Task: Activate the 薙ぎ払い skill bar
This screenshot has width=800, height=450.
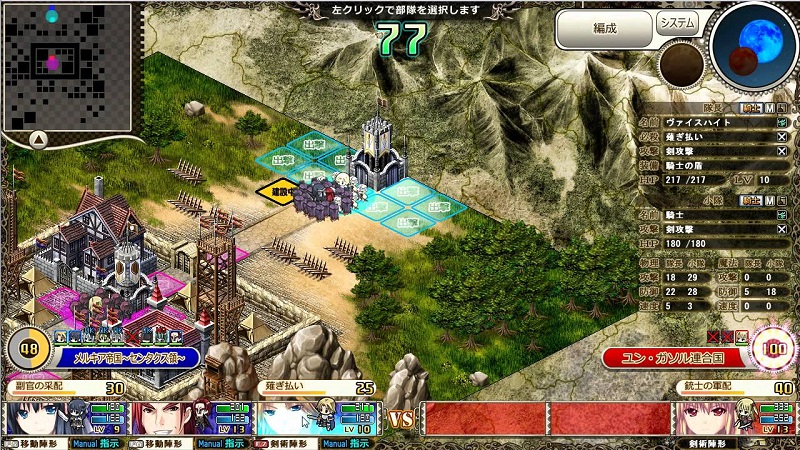Action: pos(310,388)
